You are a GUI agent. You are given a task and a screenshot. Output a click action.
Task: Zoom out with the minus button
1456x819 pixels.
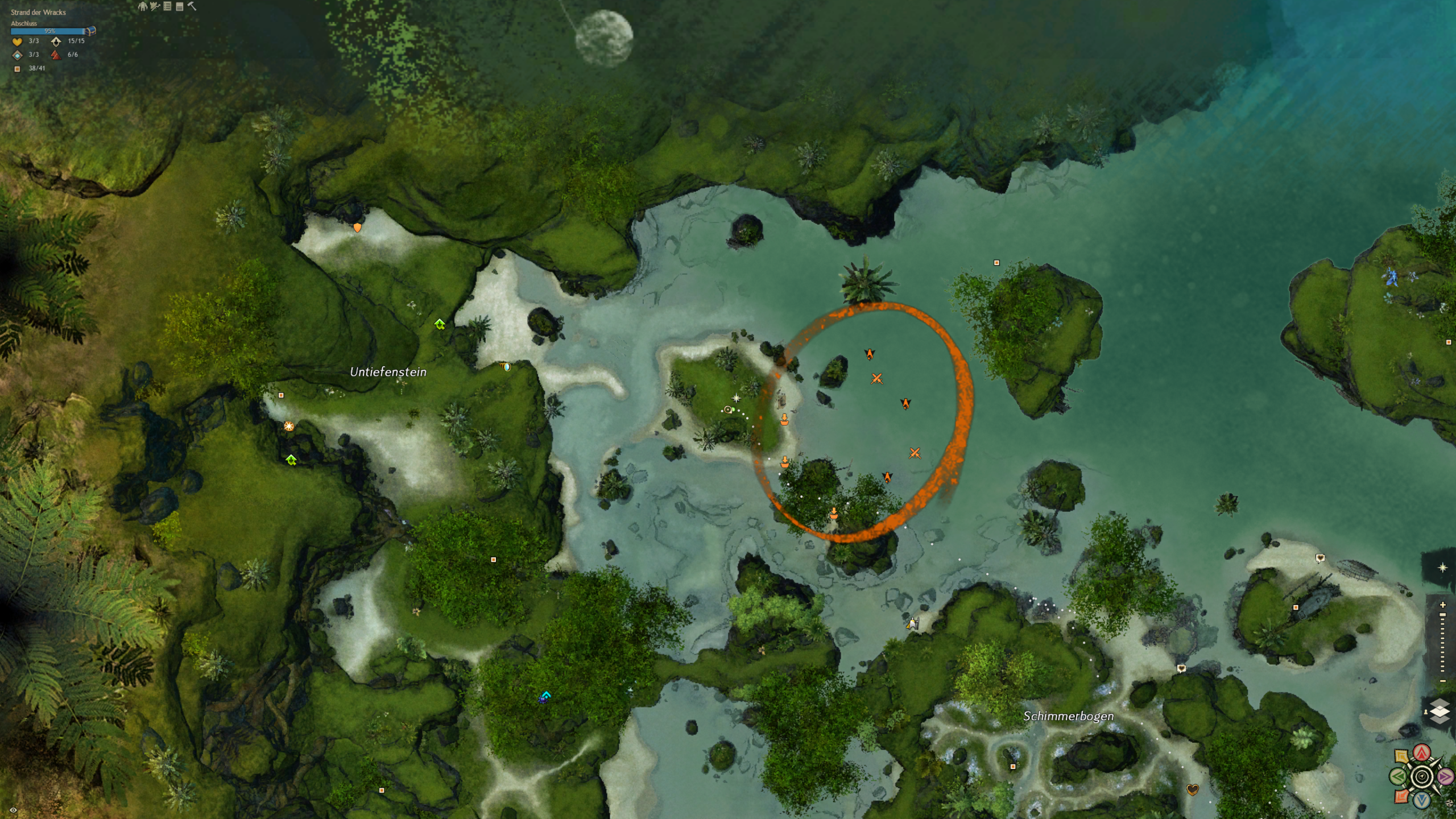click(x=1442, y=681)
